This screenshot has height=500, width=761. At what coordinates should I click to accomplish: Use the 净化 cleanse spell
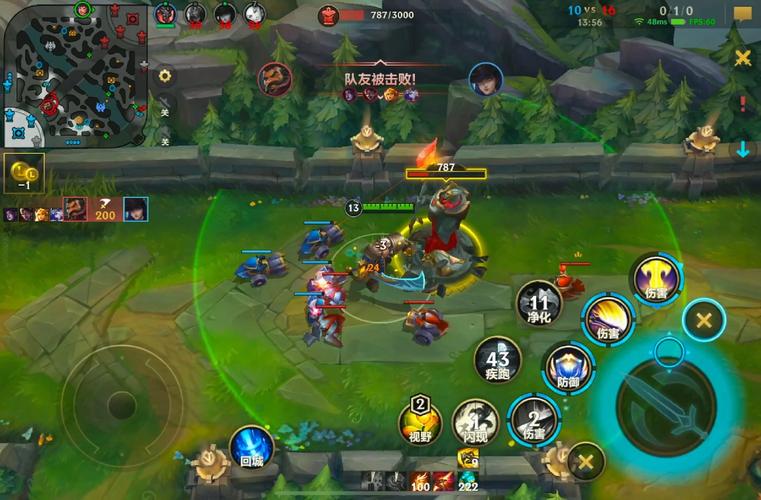point(539,304)
